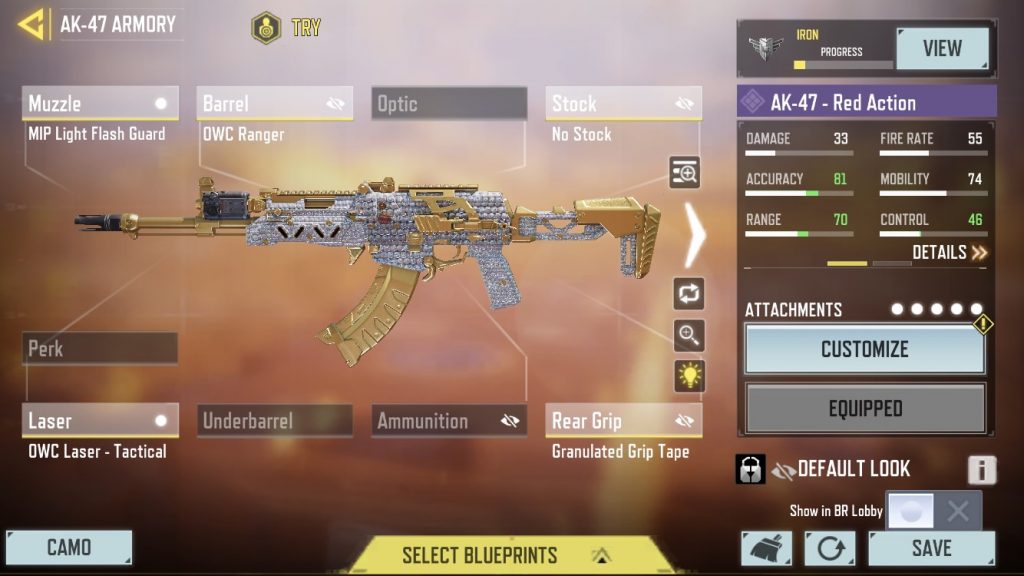Open the empty Perk slot
The width and height of the screenshot is (1024, 576).
click(100, 349)
